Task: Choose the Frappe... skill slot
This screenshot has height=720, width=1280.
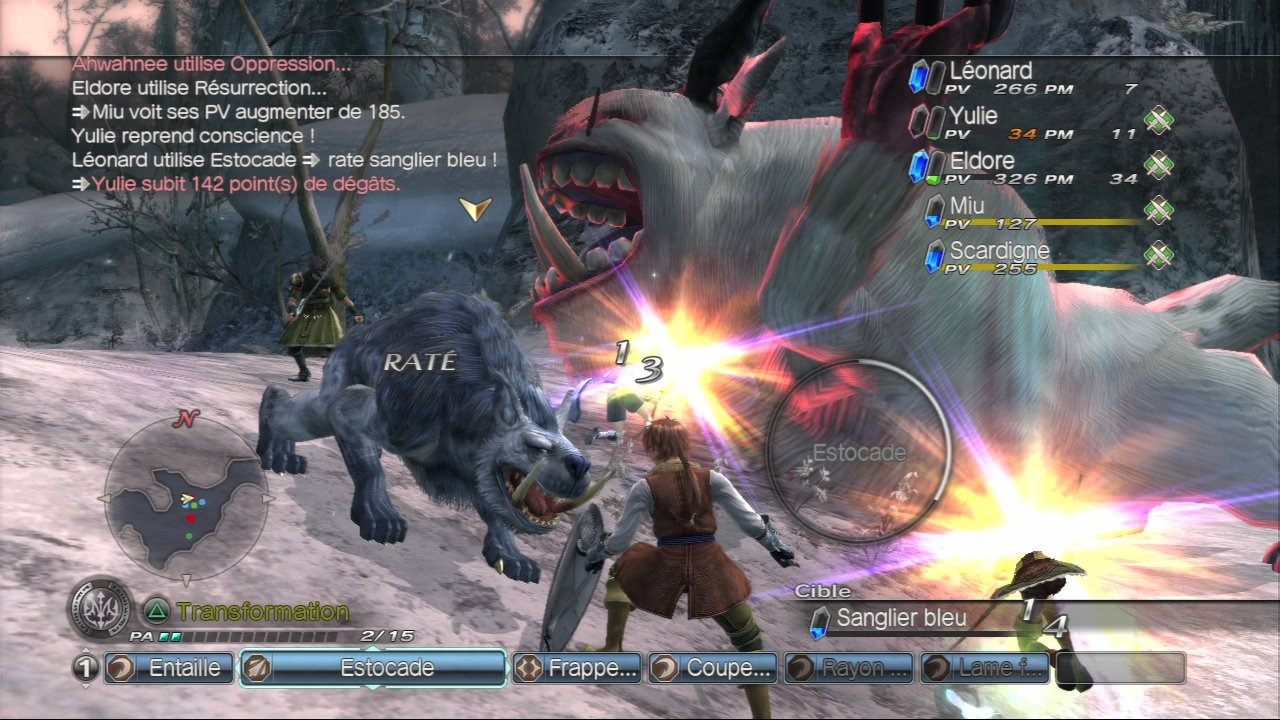Action: pos(578,668)
